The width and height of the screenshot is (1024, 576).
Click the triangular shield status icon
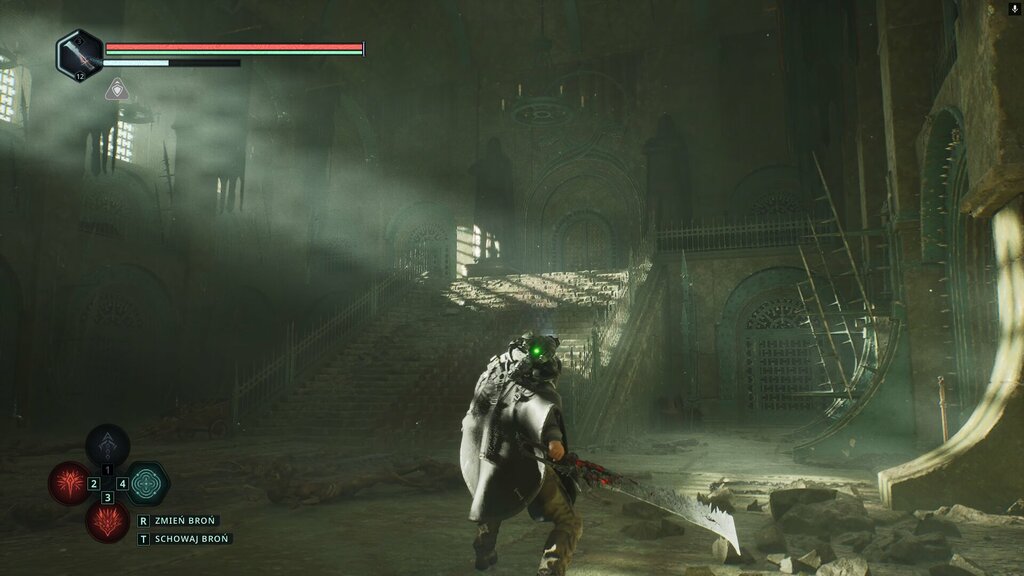tap(116, 90)
